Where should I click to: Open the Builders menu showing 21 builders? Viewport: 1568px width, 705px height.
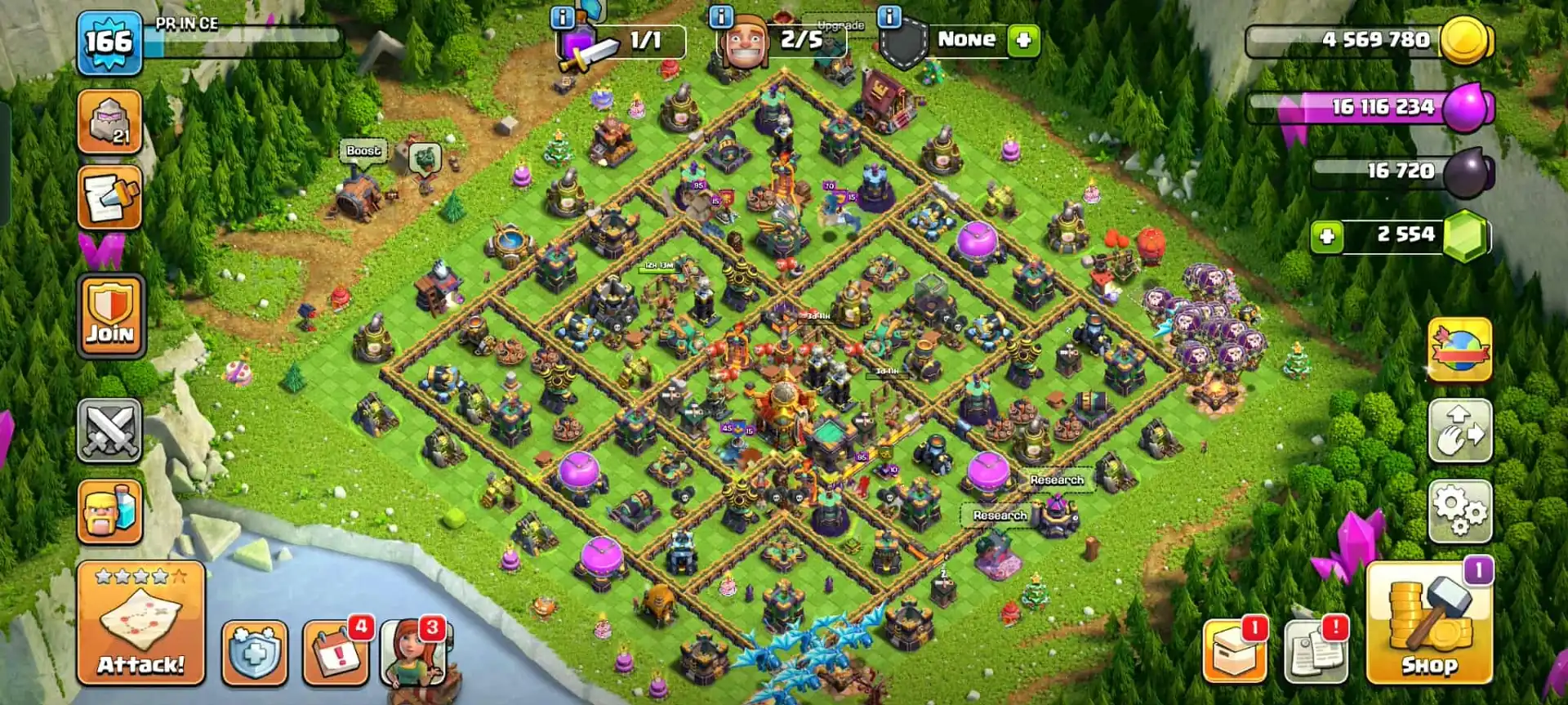(x=109, y=123)
